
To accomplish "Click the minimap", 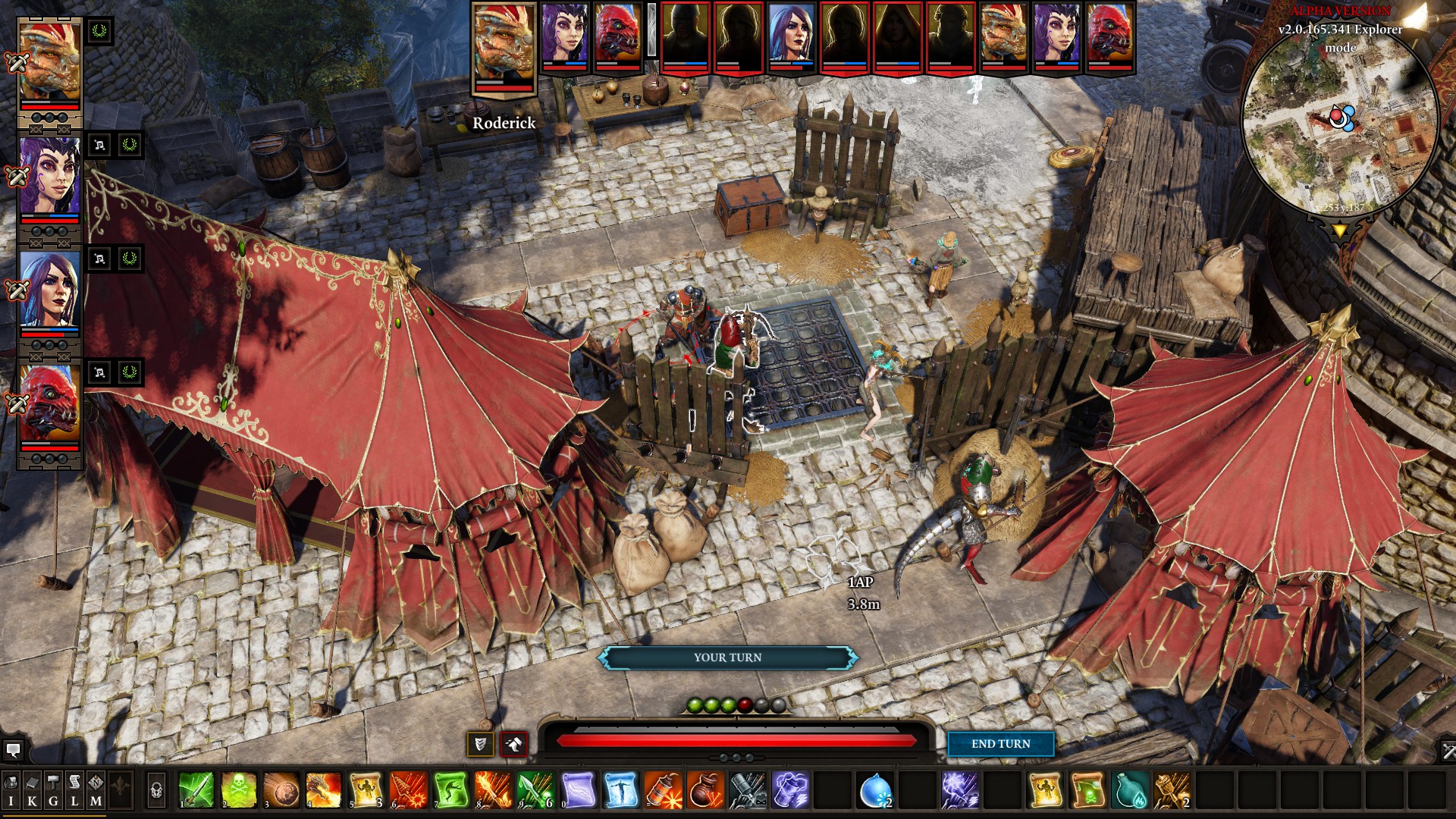I will tap(1340, 121).
